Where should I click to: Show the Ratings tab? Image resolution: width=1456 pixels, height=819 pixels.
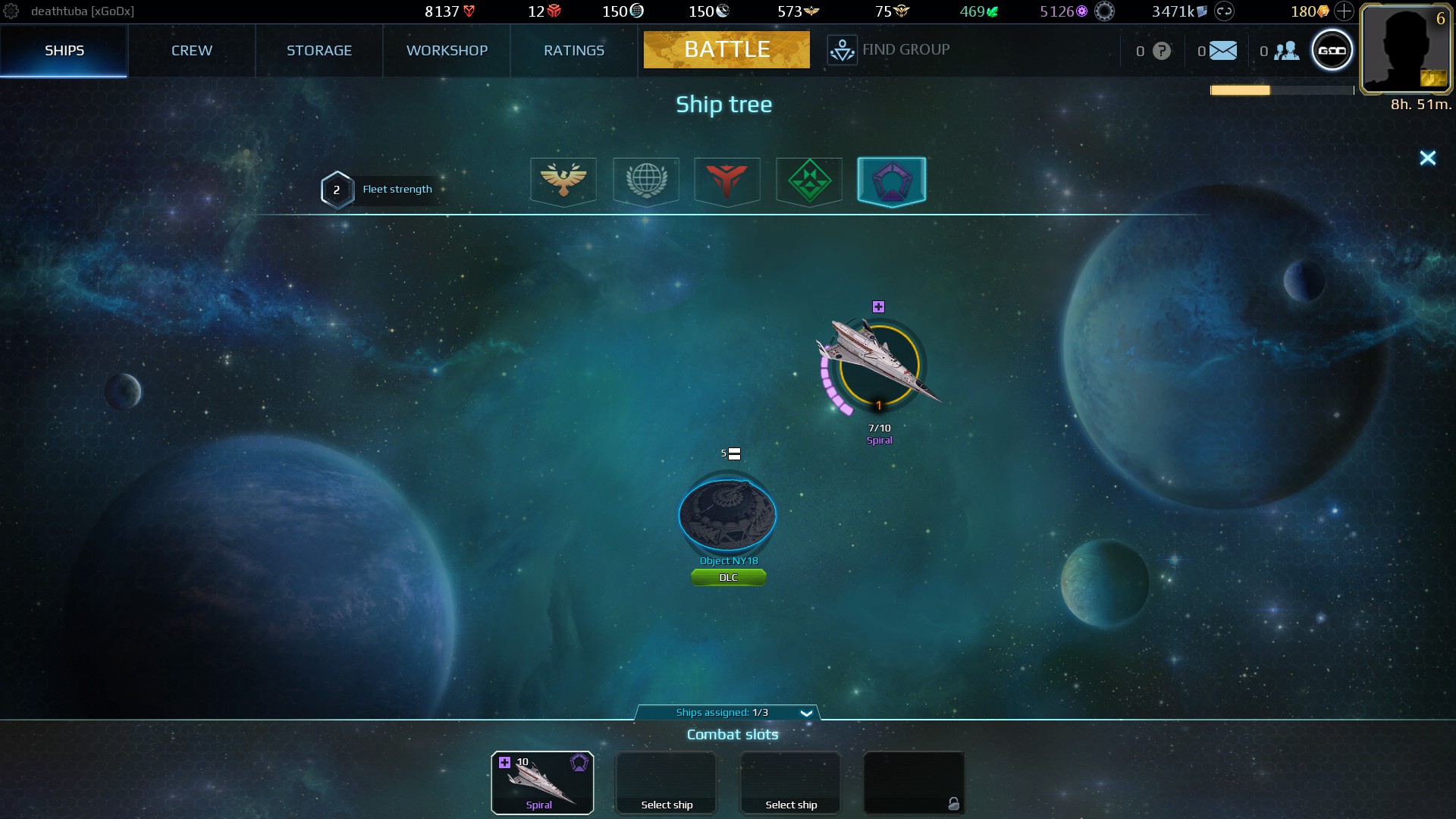(x=574, y=51)
